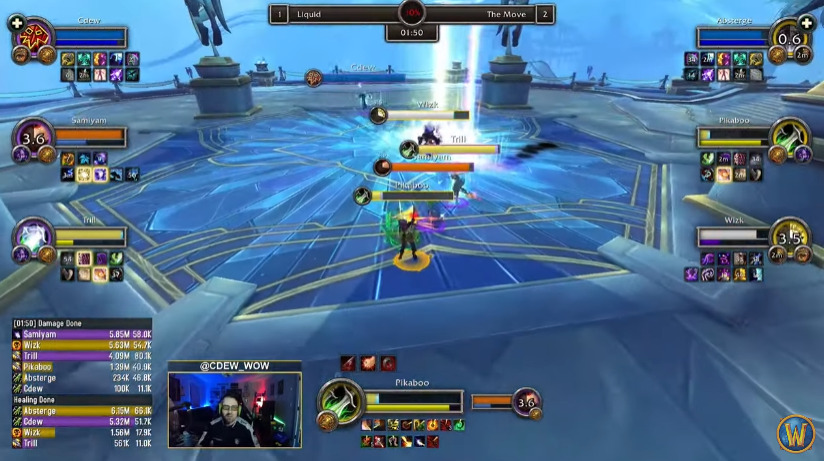
Task: Open the Damage Done meter header
Action: (x=82, y=323)
